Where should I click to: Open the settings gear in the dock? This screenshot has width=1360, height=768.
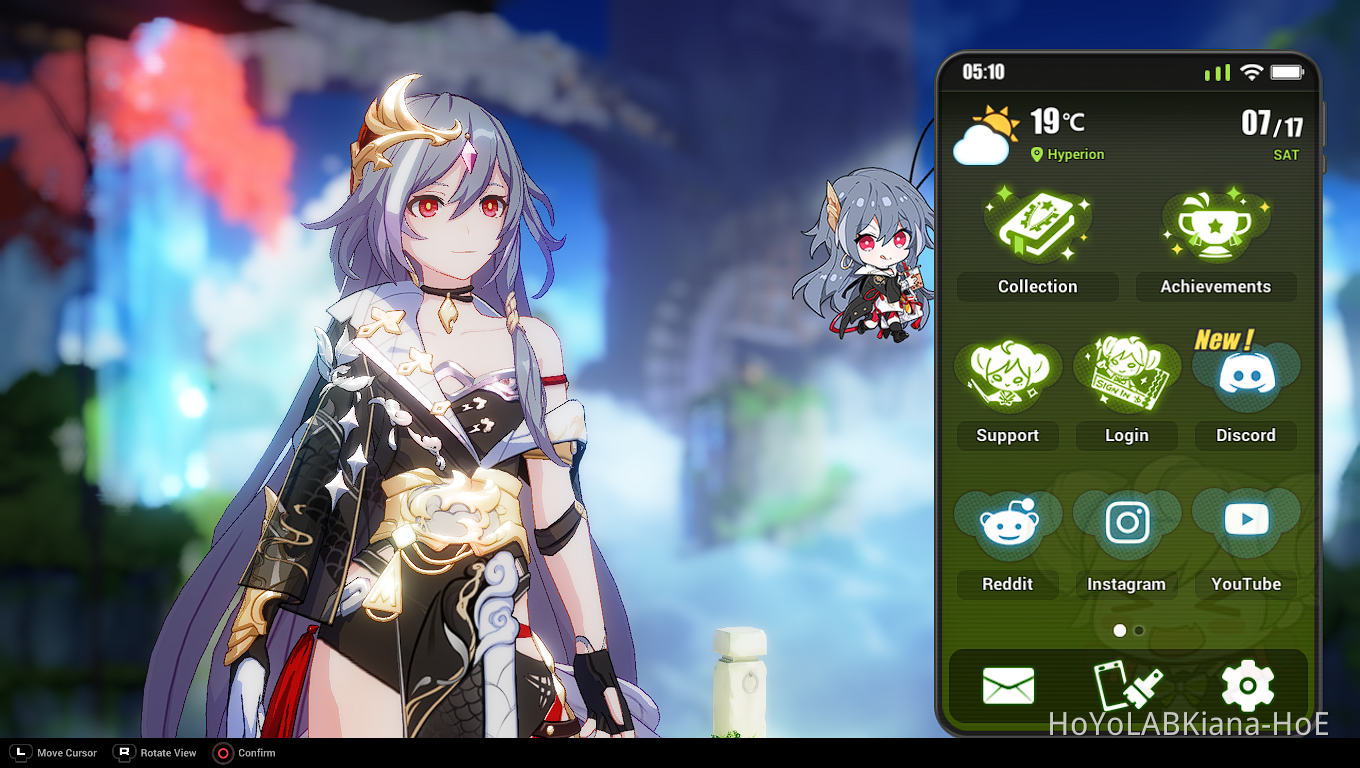point(1246,686)
